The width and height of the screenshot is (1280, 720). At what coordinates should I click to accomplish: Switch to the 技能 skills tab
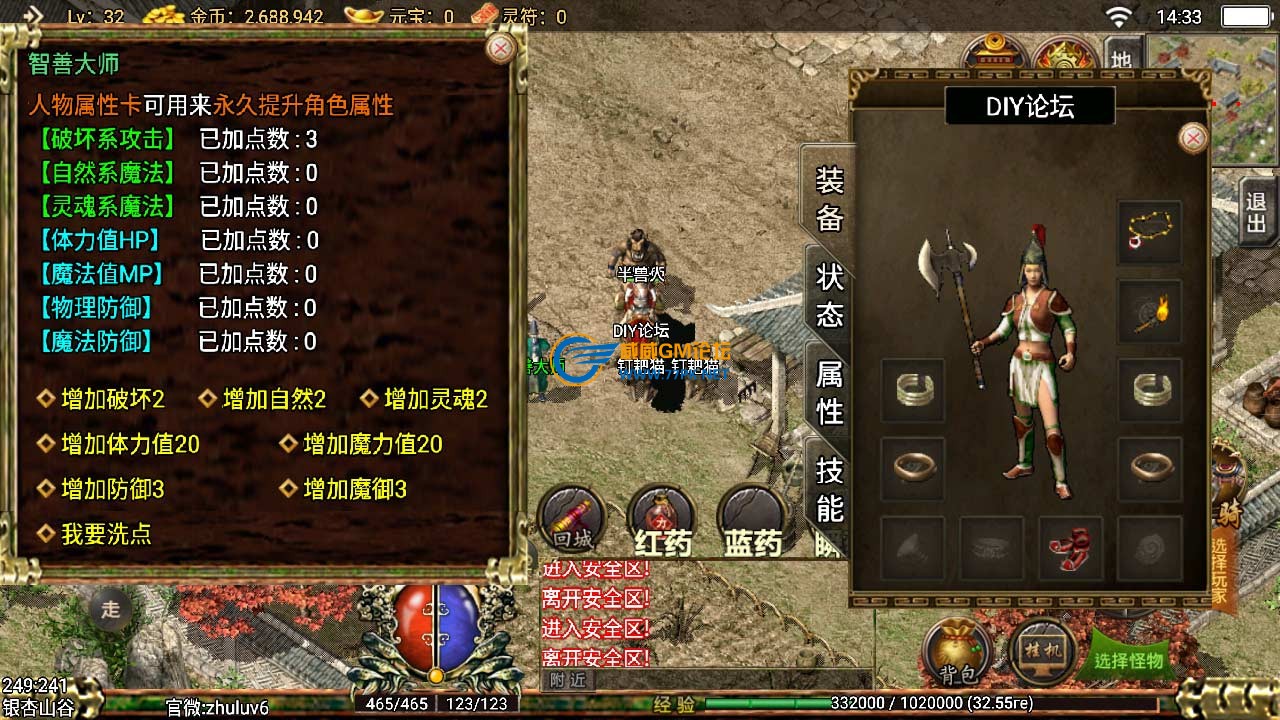(x=830, y=488)
